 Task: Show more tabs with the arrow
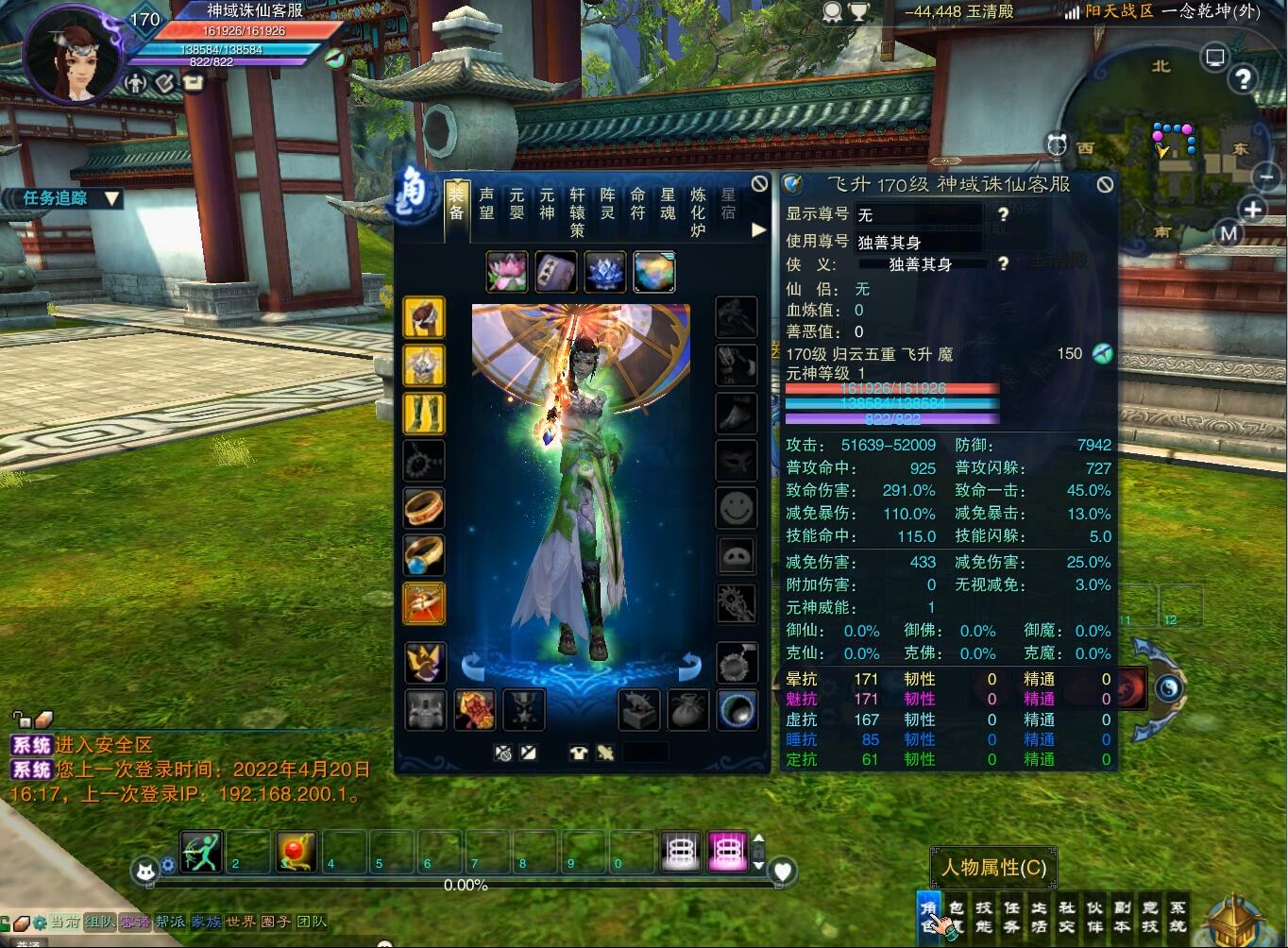pos(758,229)
